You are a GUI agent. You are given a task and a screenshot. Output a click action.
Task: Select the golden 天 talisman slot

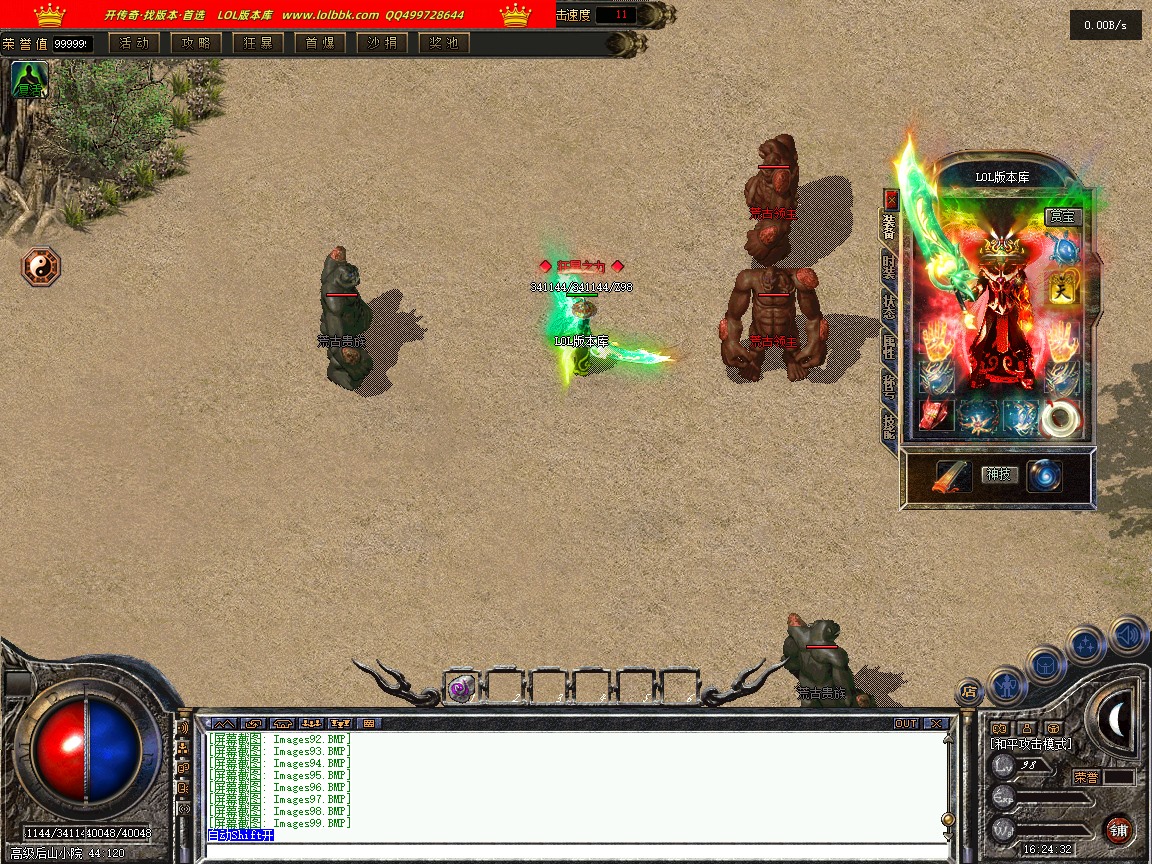1062,288
